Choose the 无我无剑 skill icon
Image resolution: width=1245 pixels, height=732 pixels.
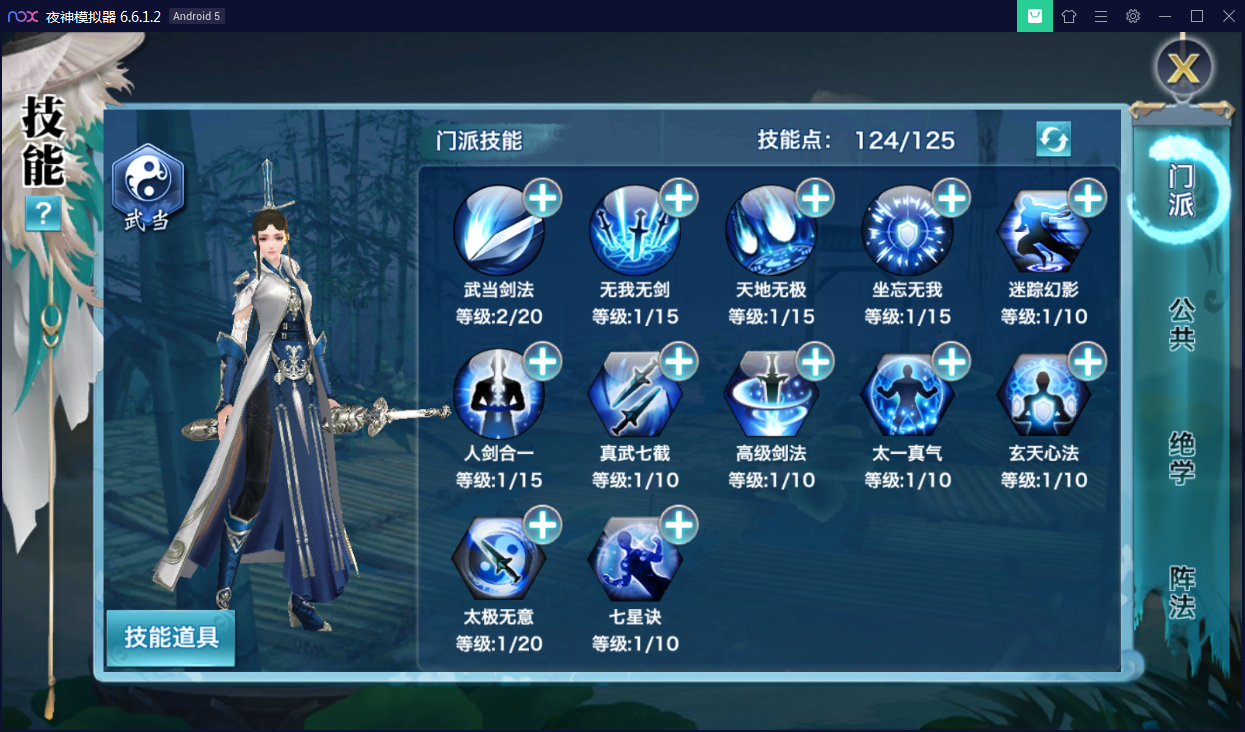tap(635, 231)
